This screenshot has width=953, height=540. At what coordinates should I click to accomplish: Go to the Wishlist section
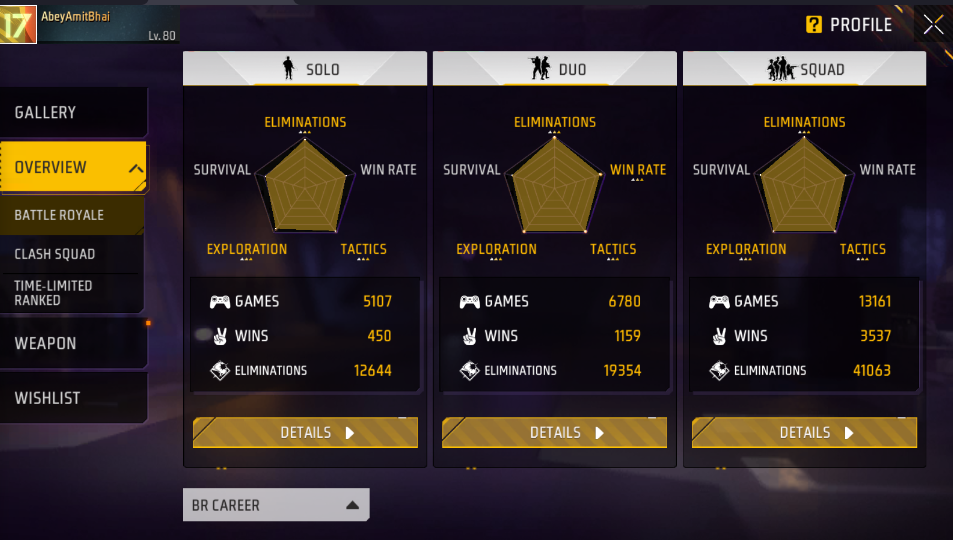(73, 398)
